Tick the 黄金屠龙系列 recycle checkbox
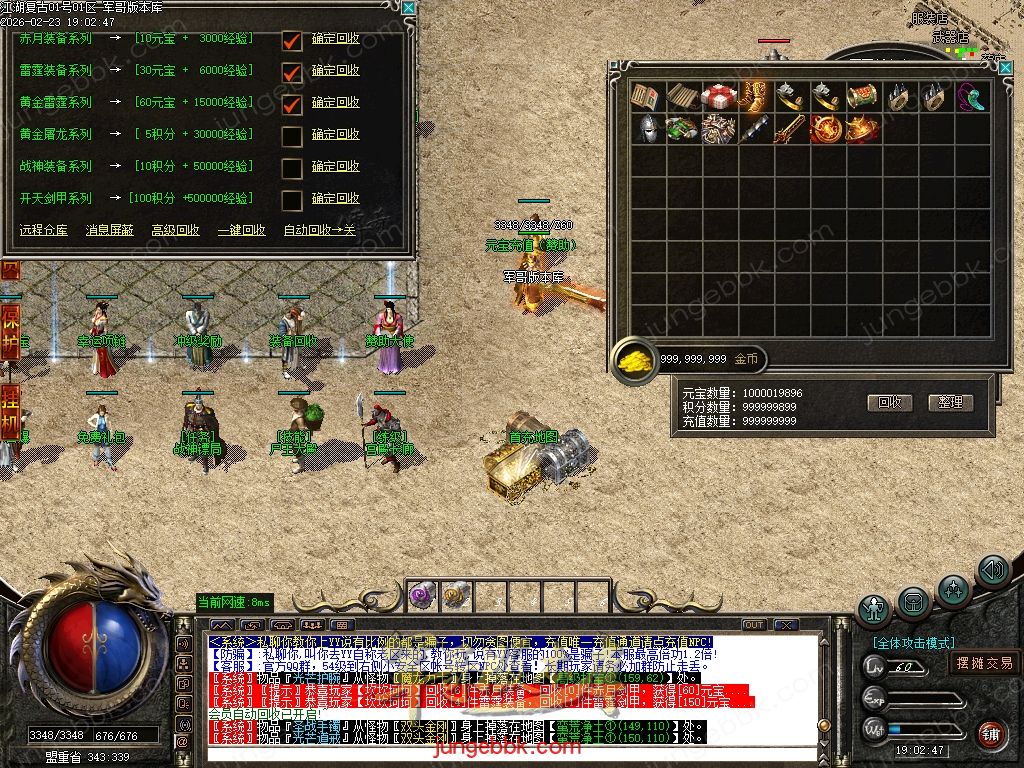The width and height of the screenshot is (1024, 768). point(292,136)
